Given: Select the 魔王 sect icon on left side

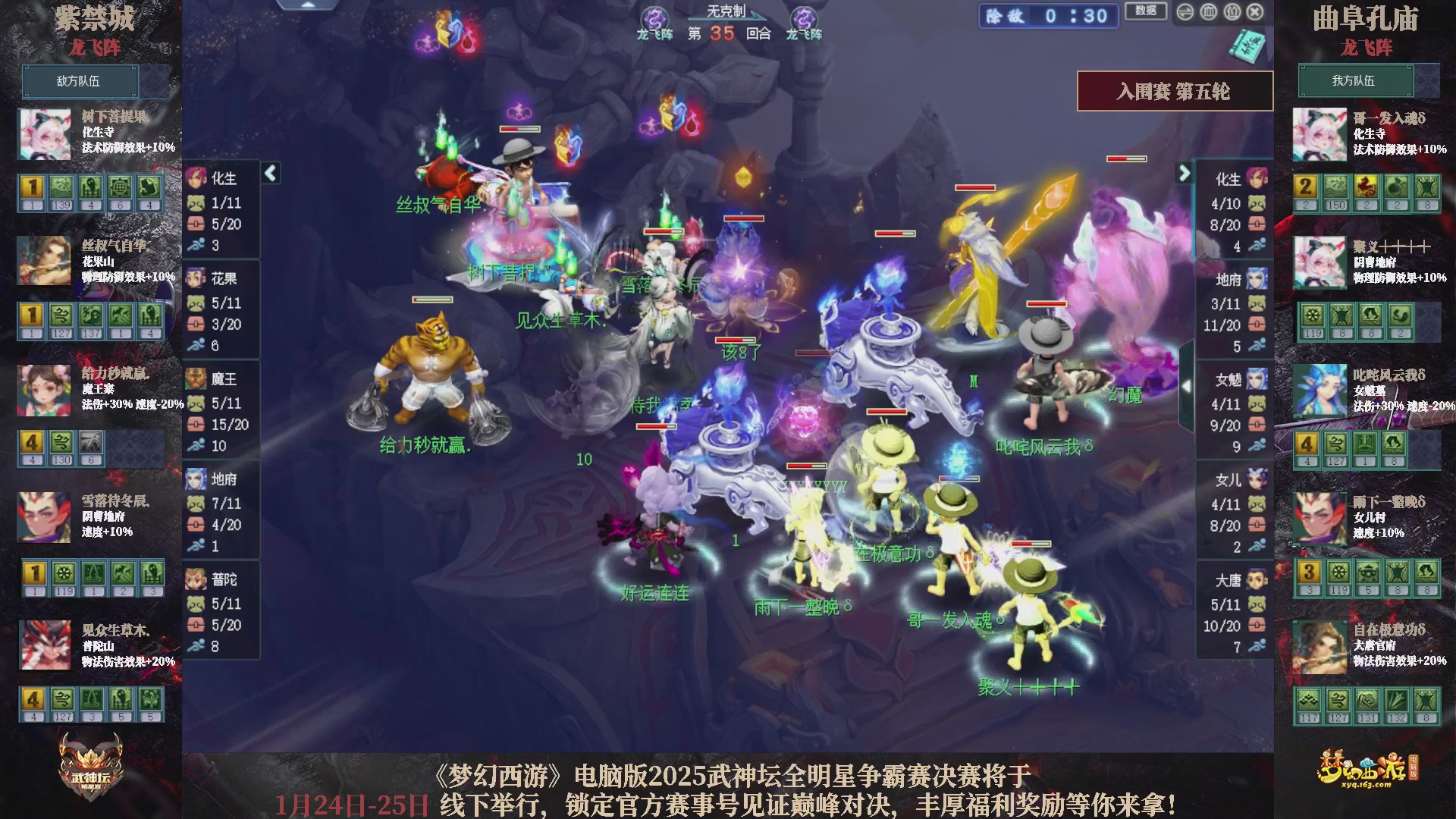Looking at the screenshot, I should (x=196, y=379).
